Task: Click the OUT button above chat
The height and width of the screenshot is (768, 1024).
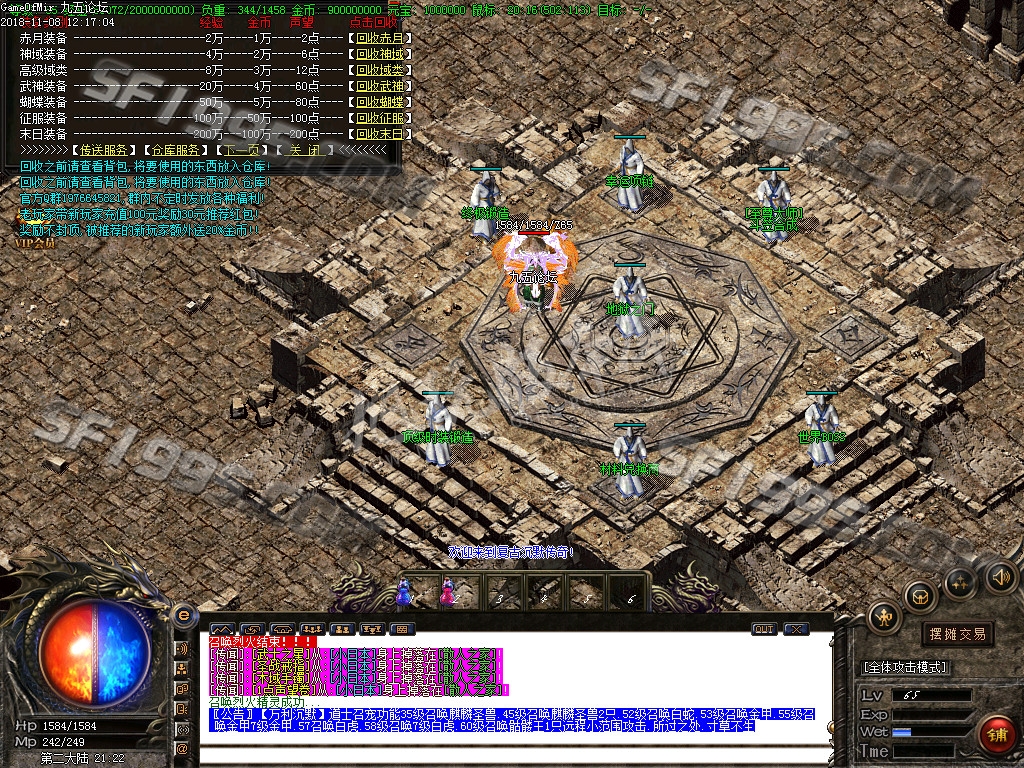Action: [x=764, y=629]
